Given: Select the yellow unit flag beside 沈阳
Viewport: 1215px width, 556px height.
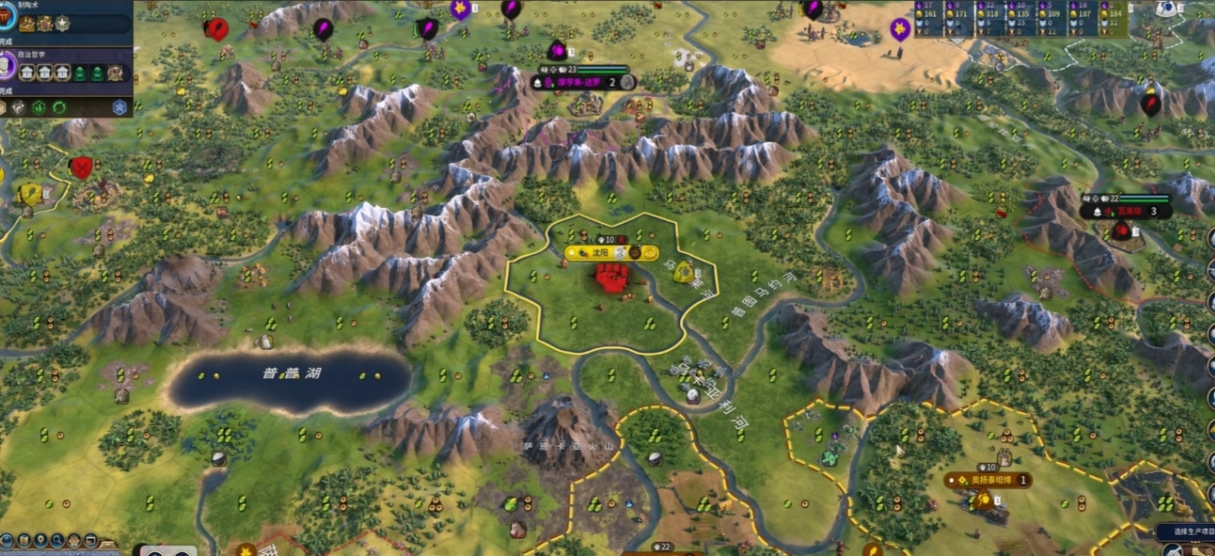Looking at the screenshot, I should 684,271.
